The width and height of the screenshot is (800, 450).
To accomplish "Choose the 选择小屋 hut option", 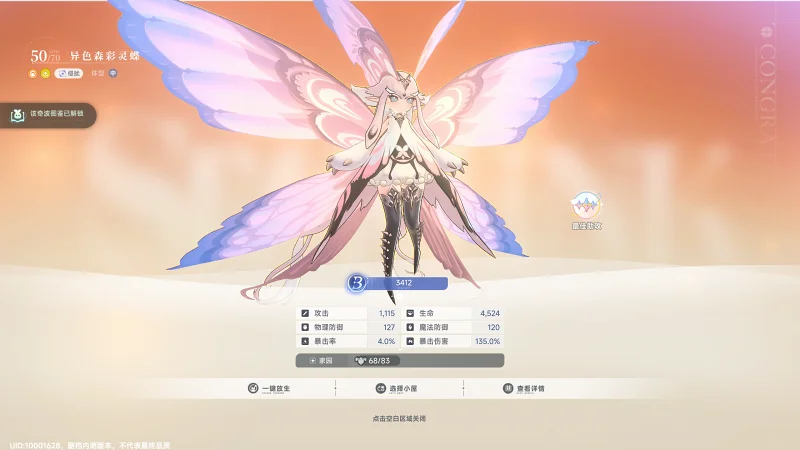I will [x=398, y=388].
